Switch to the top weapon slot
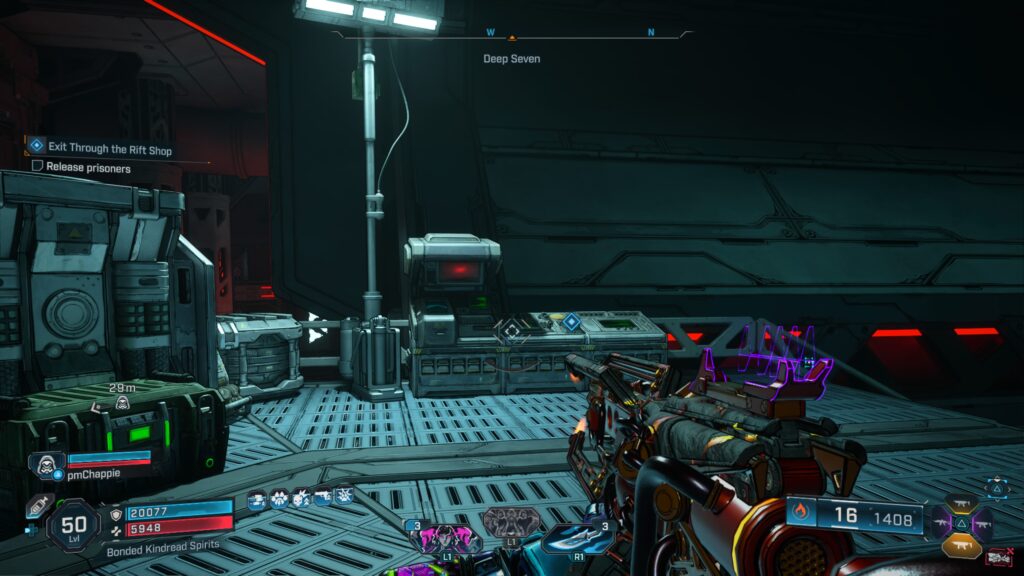Viewport: 1024px width, 576px height. click(961, 503)
